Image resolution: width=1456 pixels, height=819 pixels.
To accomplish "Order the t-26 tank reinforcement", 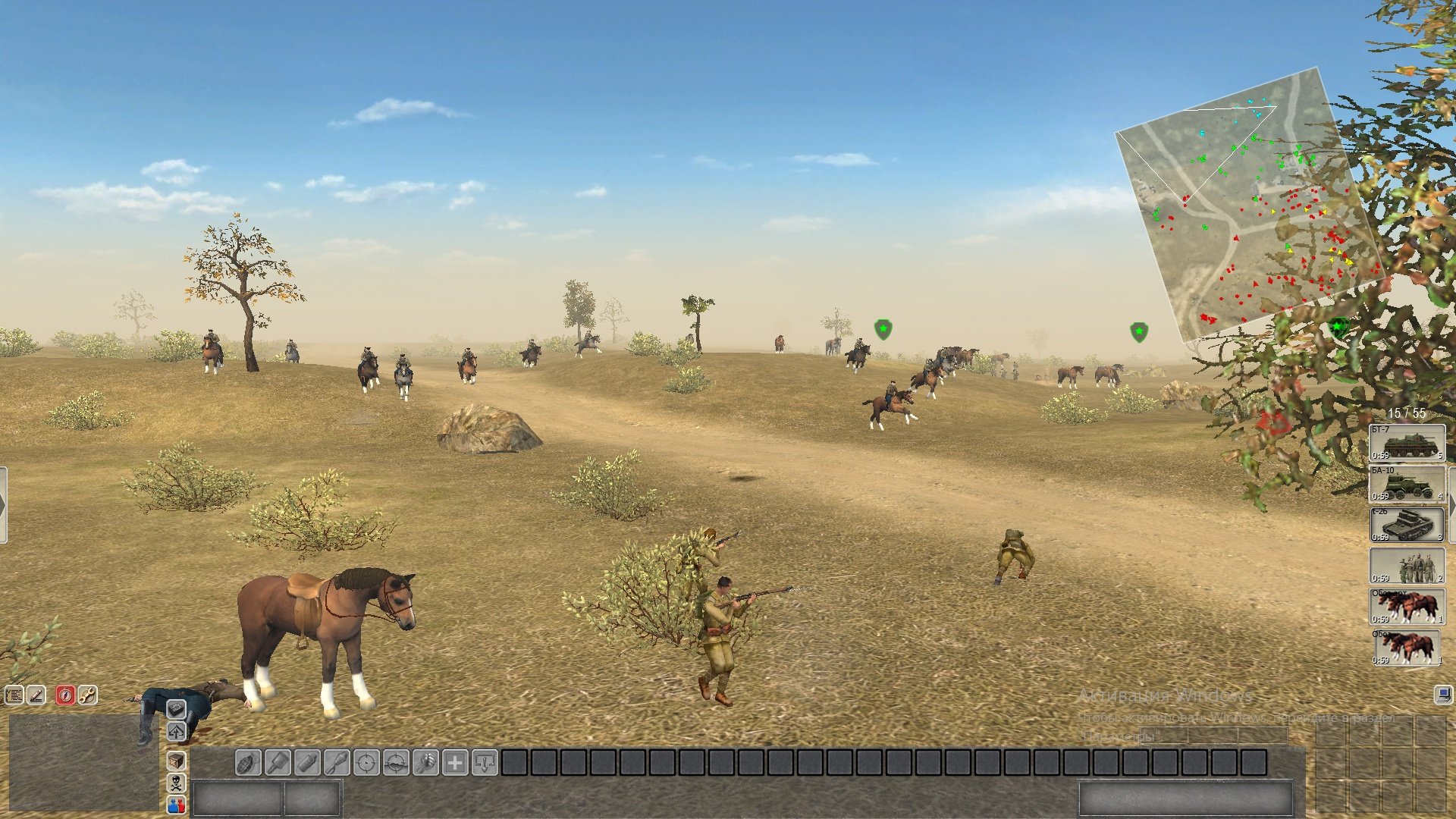I will coord(1407,524).
